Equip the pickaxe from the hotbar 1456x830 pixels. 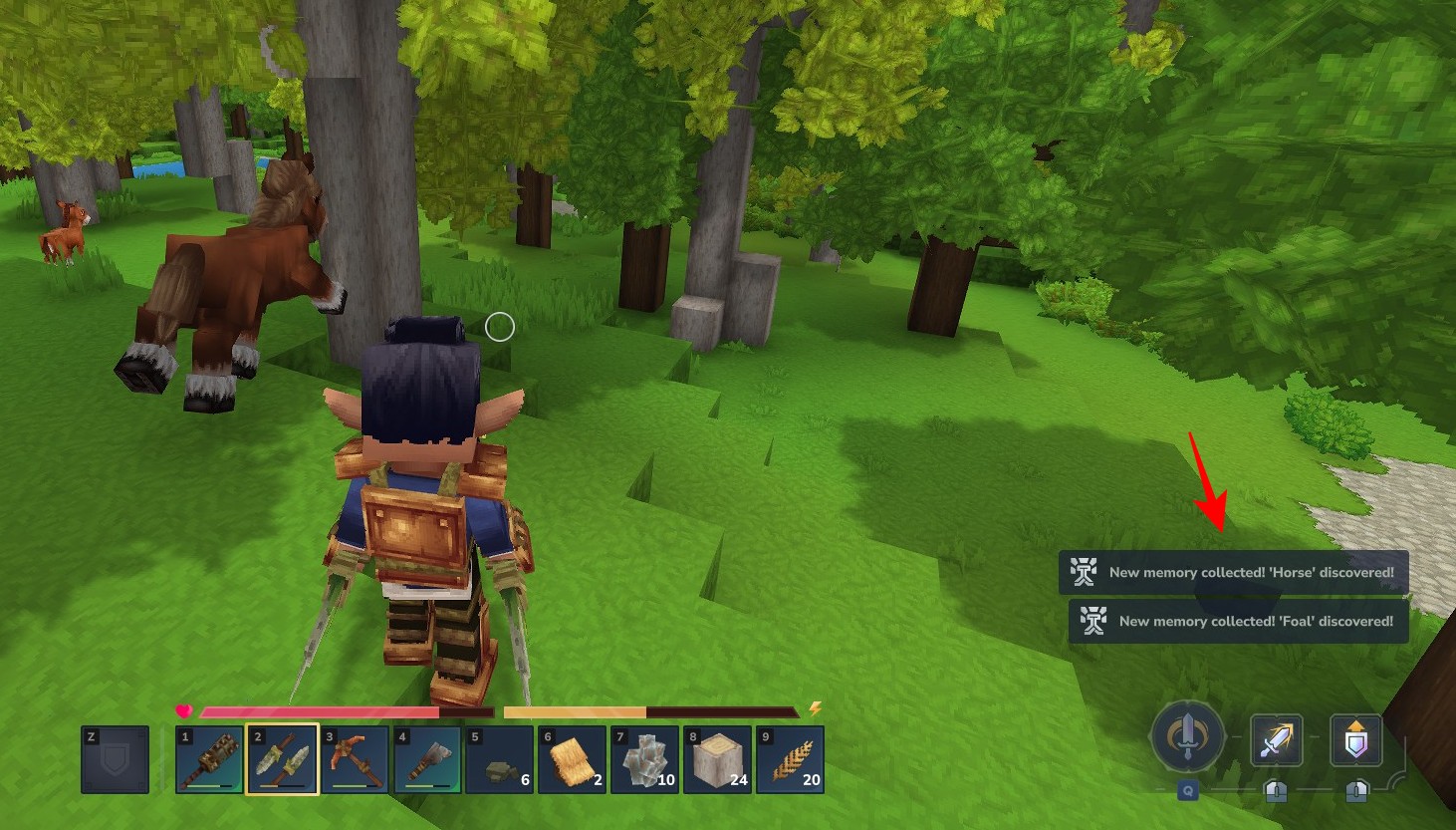356,759
